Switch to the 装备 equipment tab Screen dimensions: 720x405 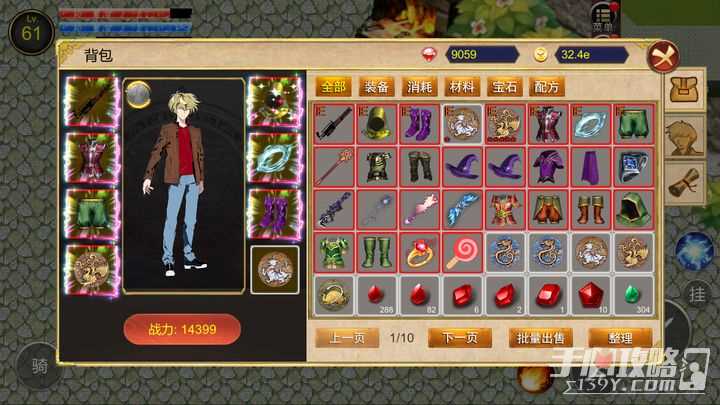(x=377, y=87)
